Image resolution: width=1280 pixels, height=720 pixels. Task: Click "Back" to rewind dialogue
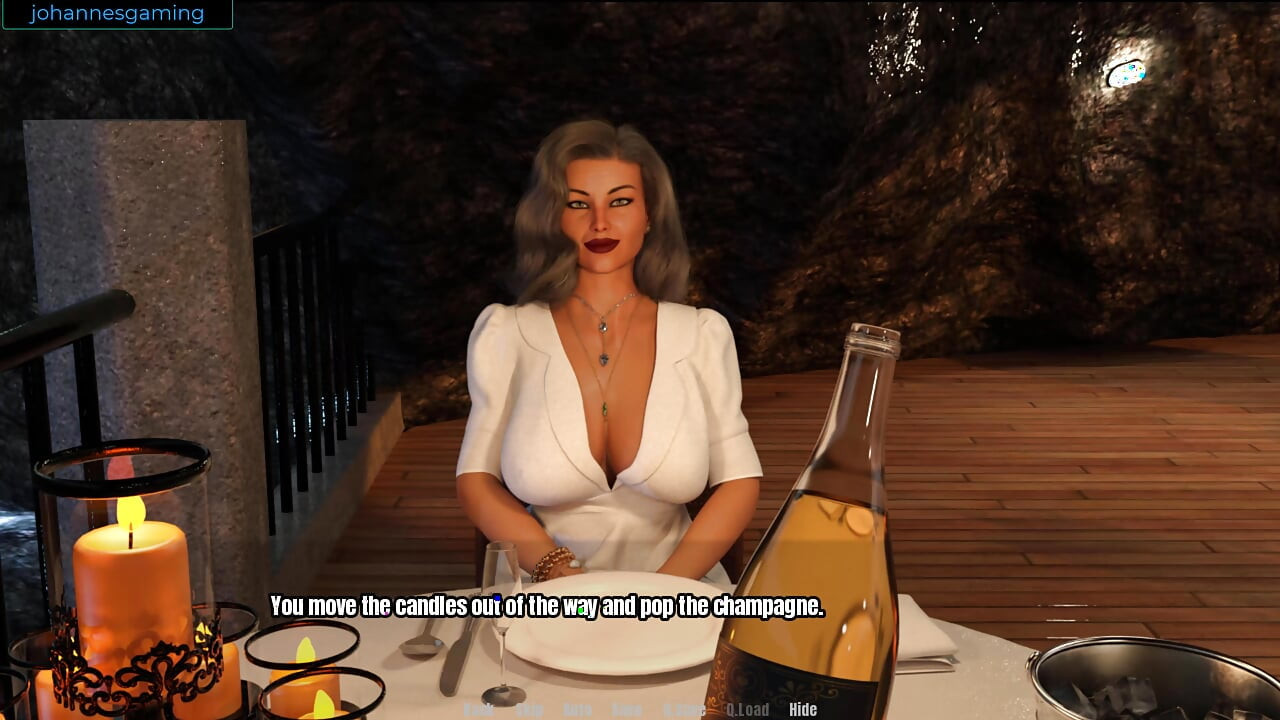[478, 709]
